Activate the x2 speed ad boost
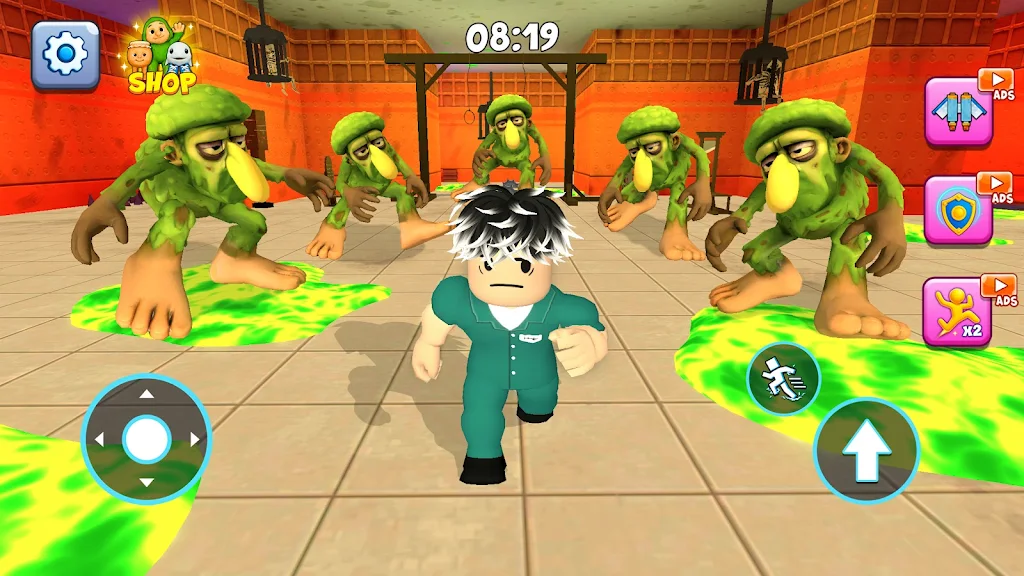The height and width of the screenshot is (576, 1024). pos(958,312)
